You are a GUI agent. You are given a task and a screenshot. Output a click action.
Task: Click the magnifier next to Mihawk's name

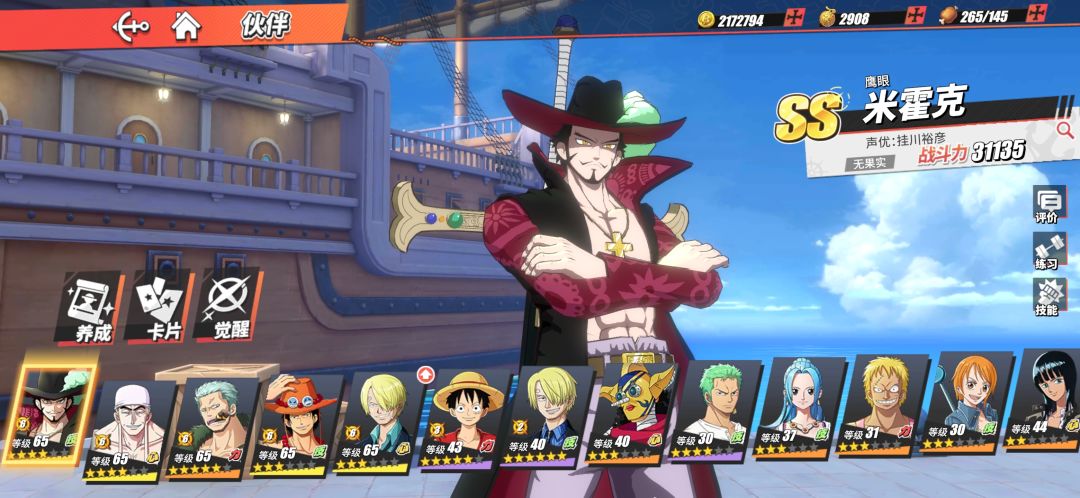tap(1063, 130)
